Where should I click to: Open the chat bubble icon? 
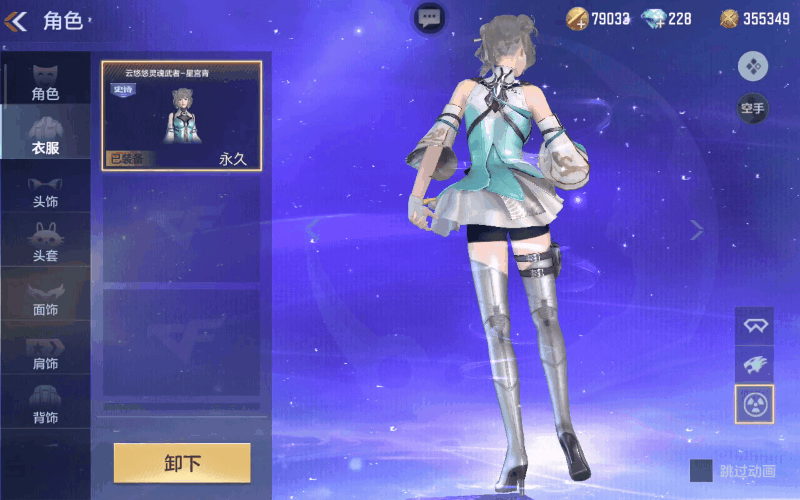(x=429, y=17)
